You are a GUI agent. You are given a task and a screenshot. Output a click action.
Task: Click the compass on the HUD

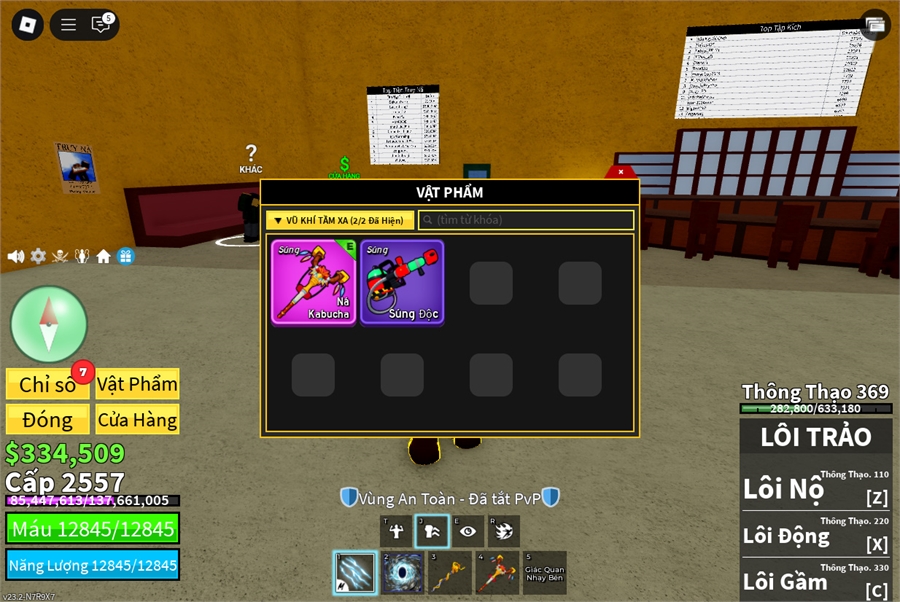tap(49, 324)
